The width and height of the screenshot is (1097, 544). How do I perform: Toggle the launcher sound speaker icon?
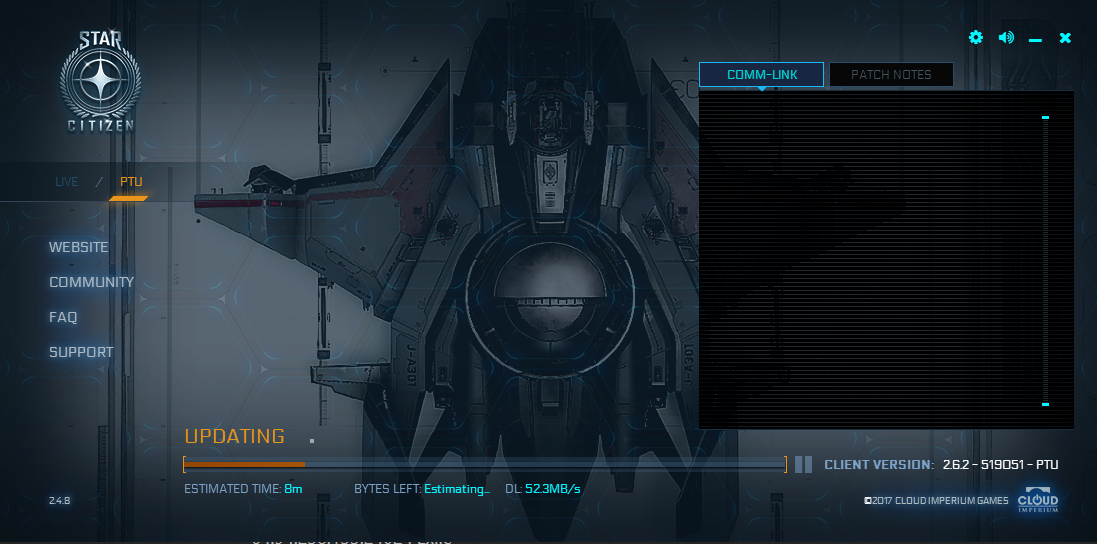pyautogui.click(x=1006, y=38)
